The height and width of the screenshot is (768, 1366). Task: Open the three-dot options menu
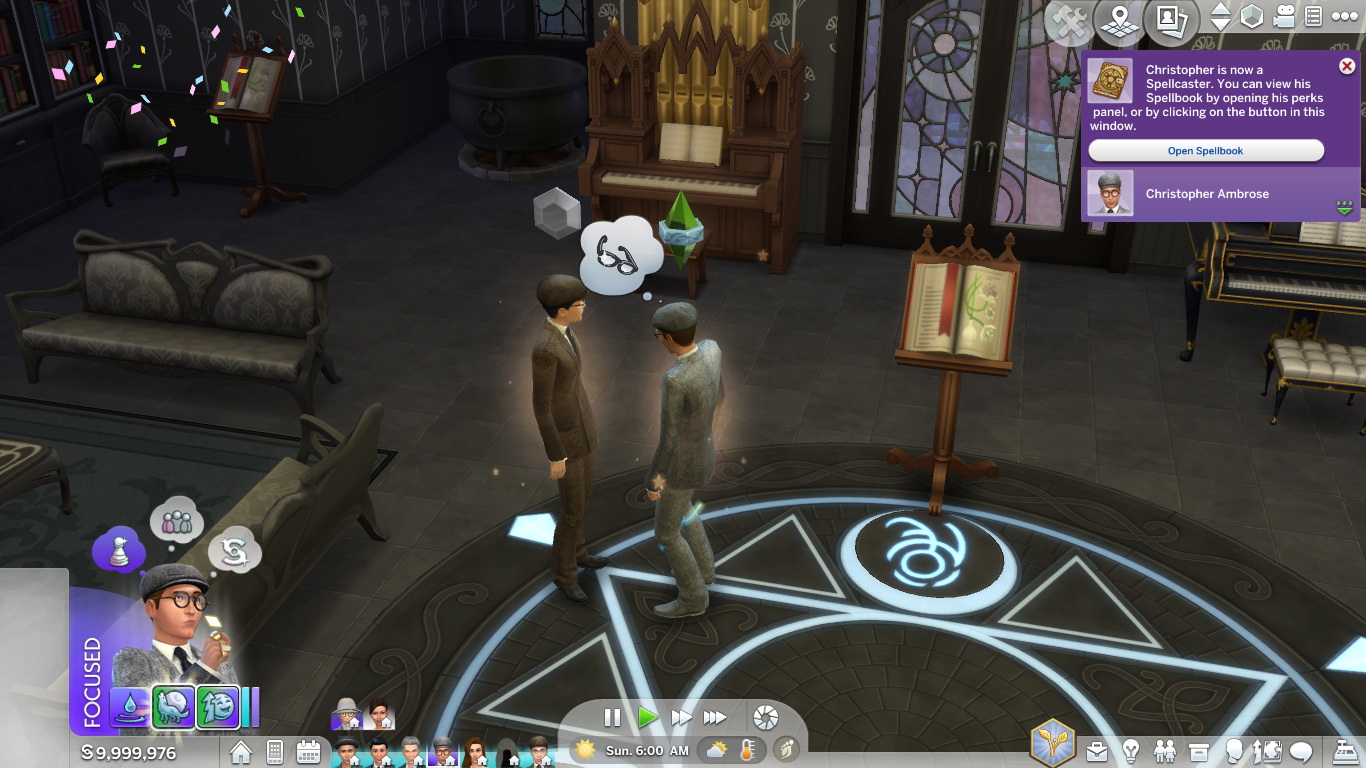1345,16
